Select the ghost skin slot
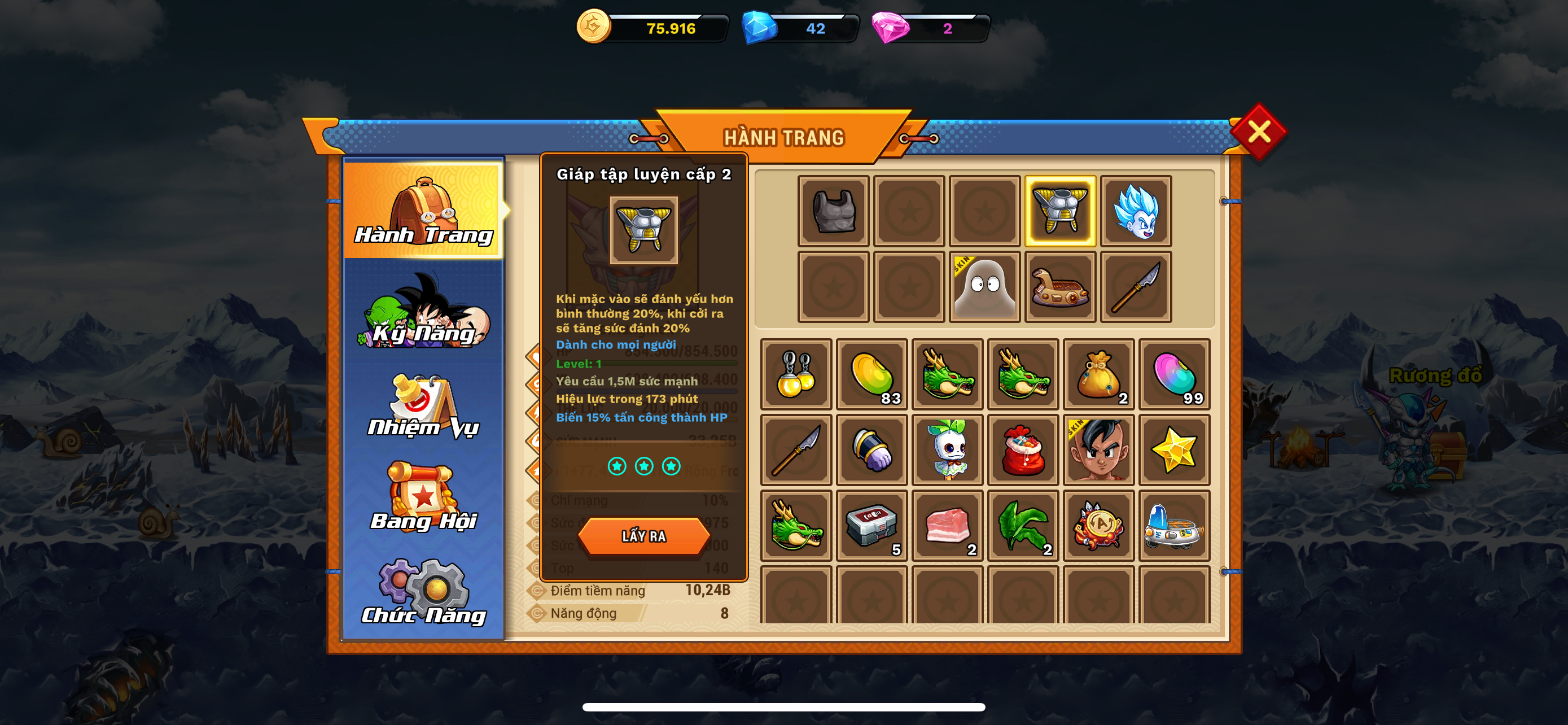 [984, 287]
